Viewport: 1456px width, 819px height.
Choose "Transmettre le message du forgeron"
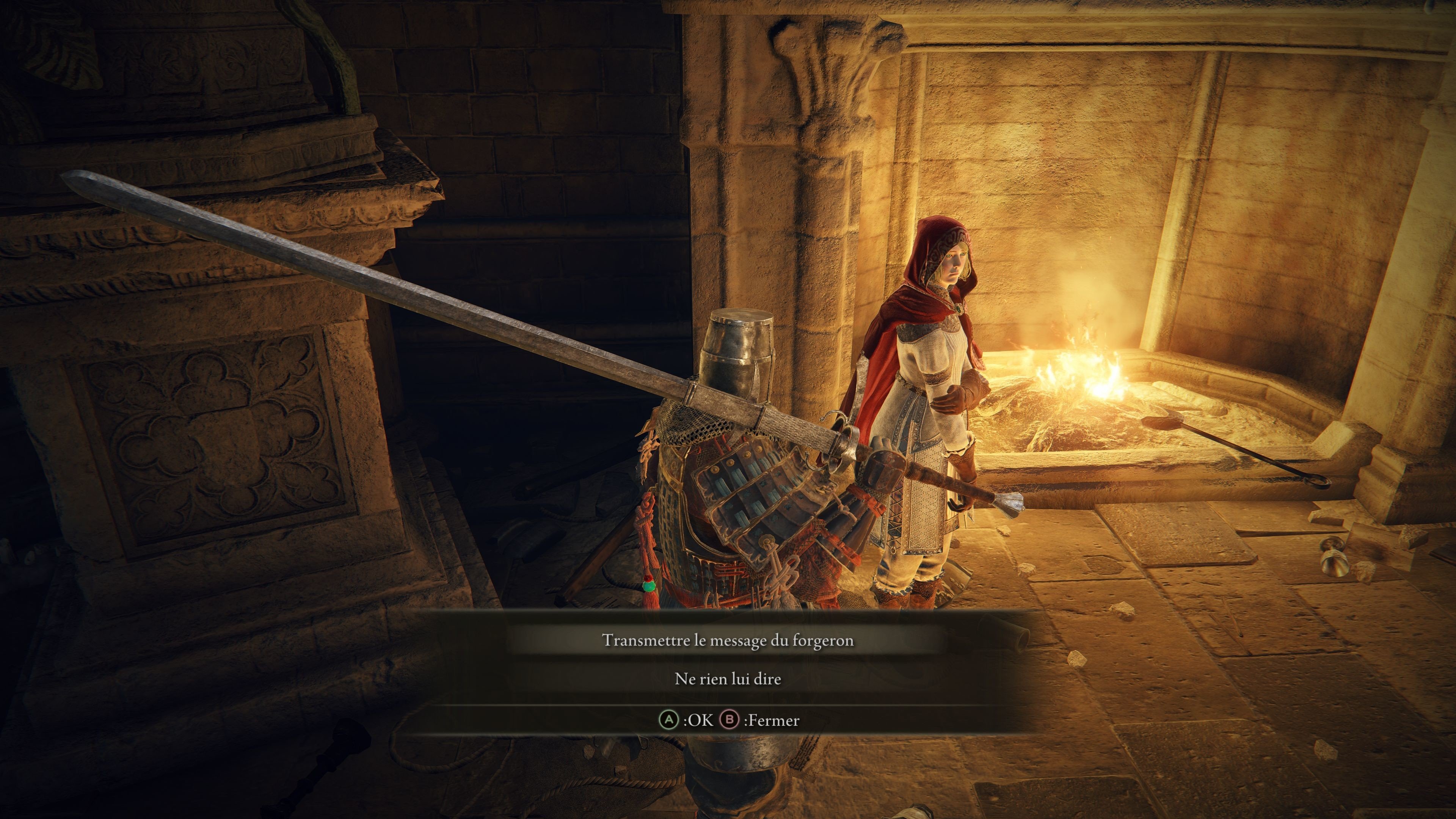tap(728, 640)
